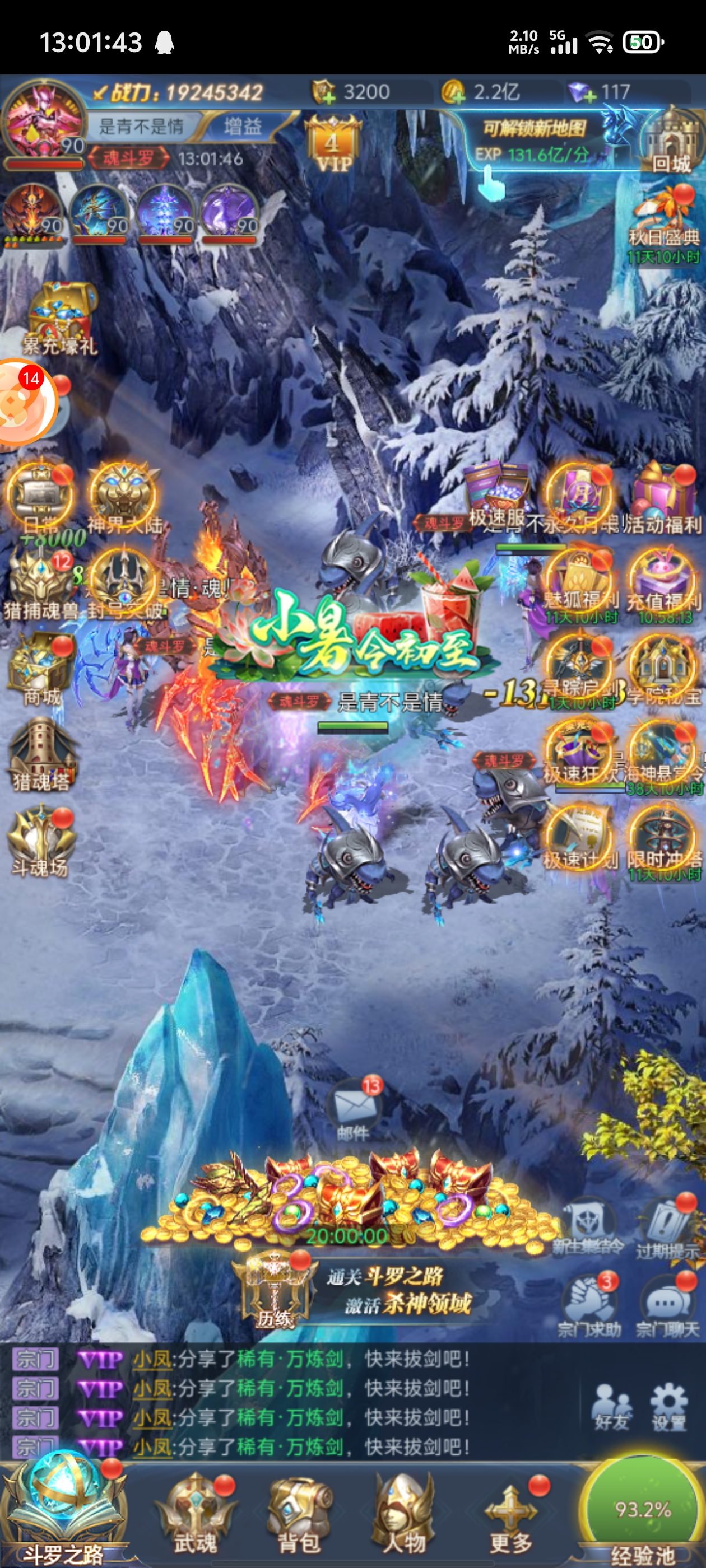Open the 斗魂场 arena
Image resolution: width=706 pixels, height=1568 pixels.
pos(41,840)
